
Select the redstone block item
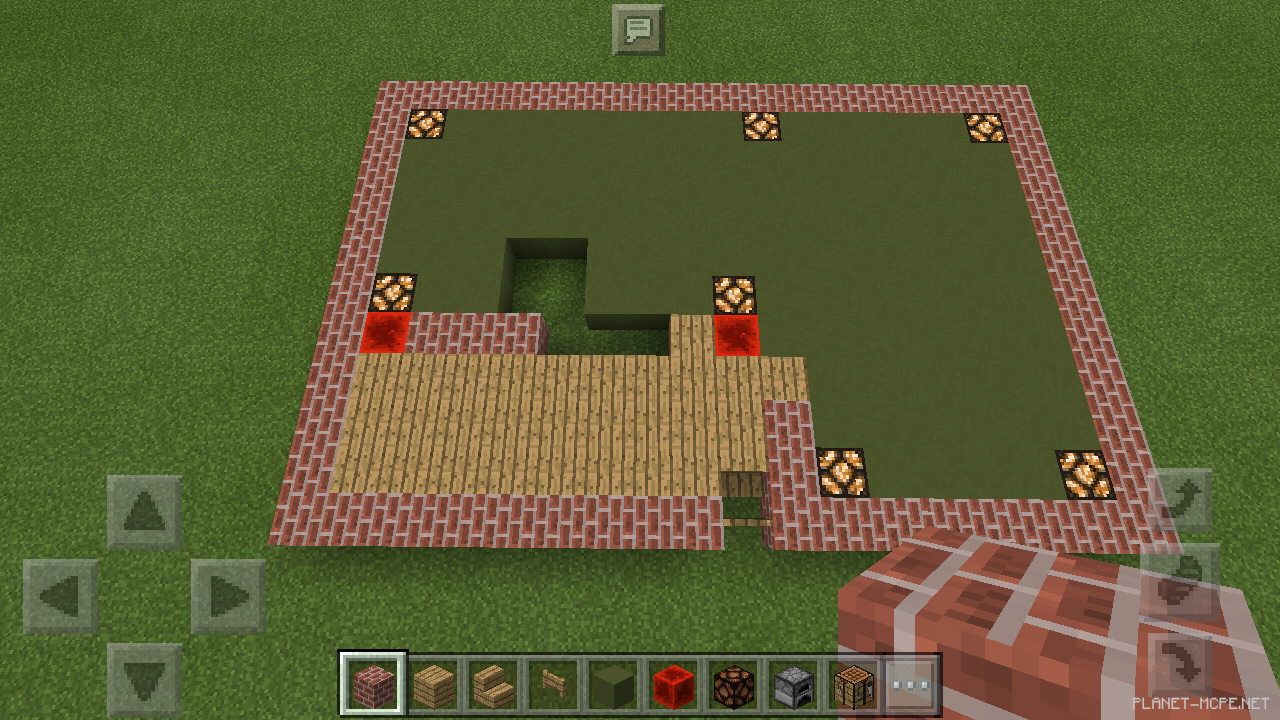point(673,684)
